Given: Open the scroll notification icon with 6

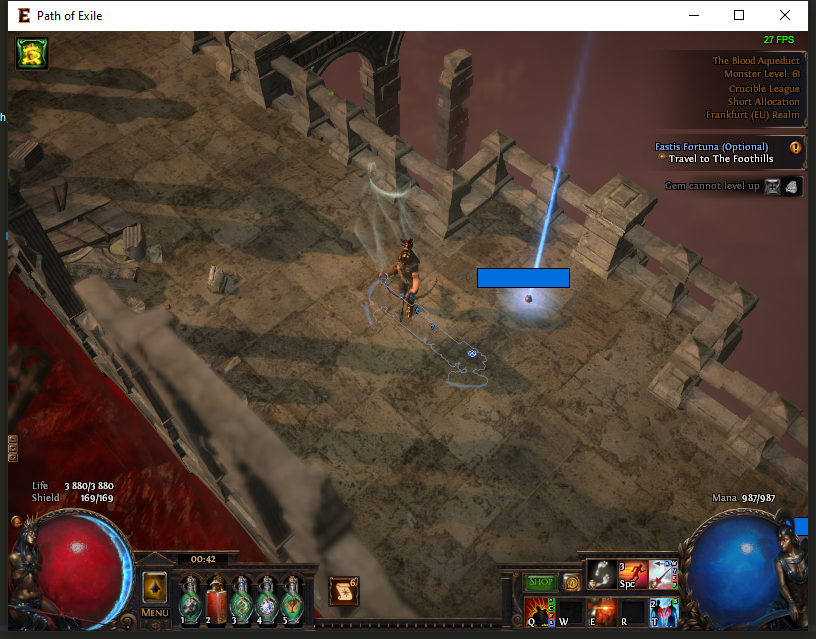Looking at the screenshot, I should coord(343,591).
